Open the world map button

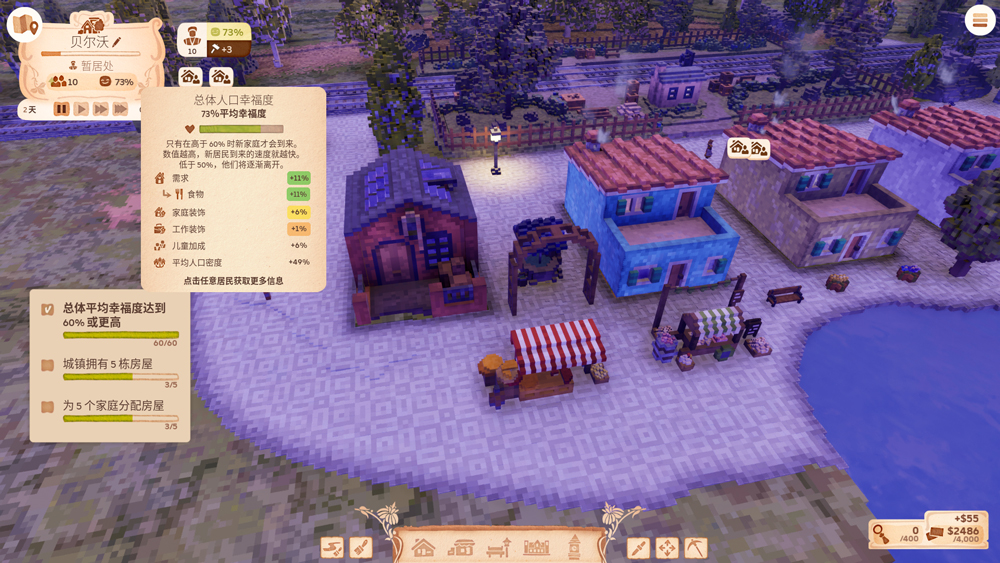(23, 25)
